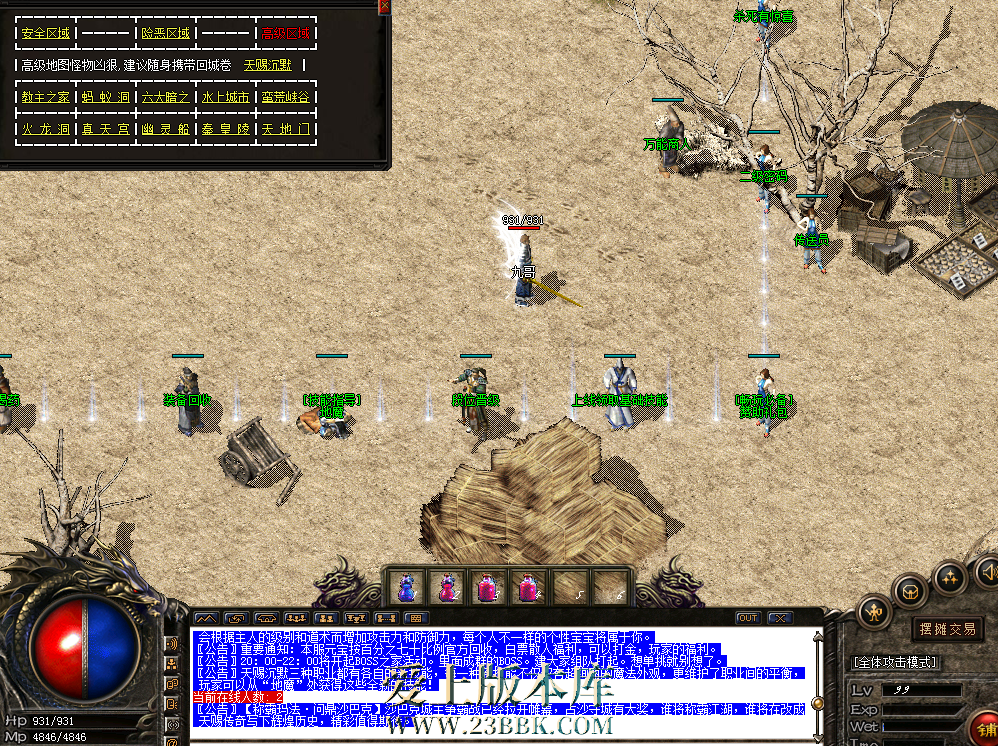This screenshot has height=746, width=998.
Task: Teleport to 火龙洞
Action: pyautogui.click(x=46, y=129)
